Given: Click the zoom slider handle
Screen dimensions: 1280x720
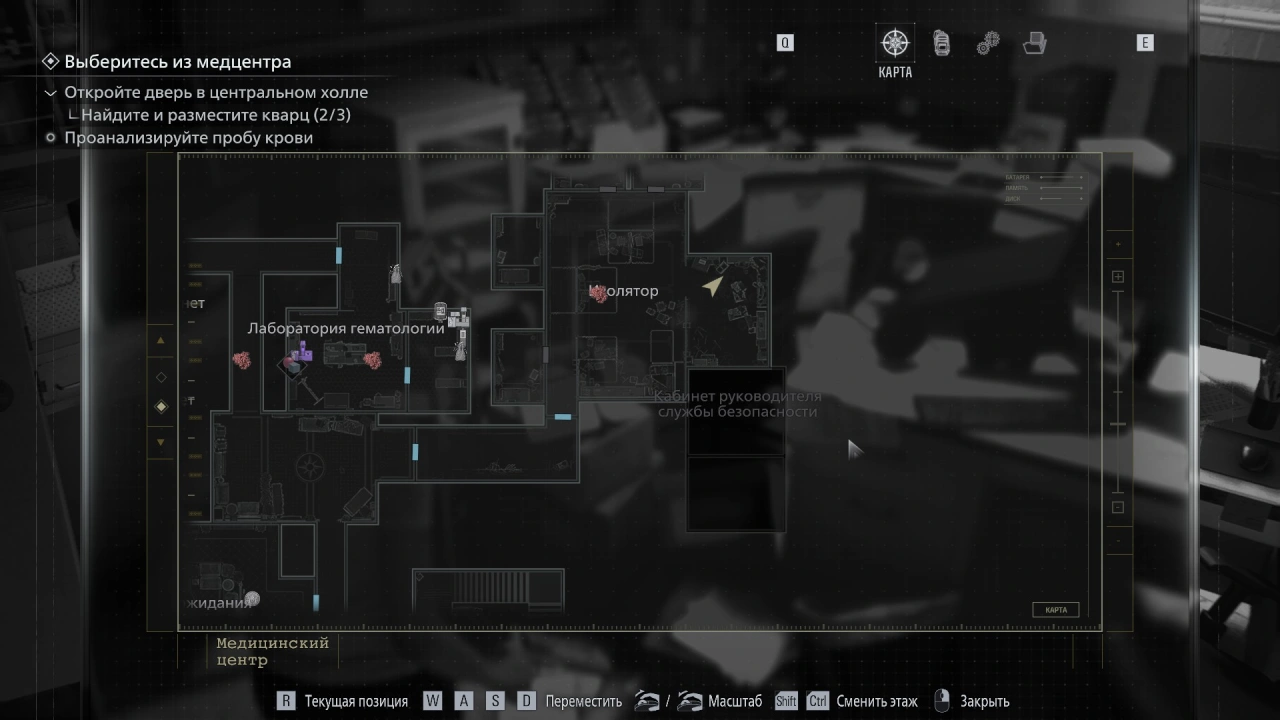Looking at the screenshot, I should [x=1118, y=424].
